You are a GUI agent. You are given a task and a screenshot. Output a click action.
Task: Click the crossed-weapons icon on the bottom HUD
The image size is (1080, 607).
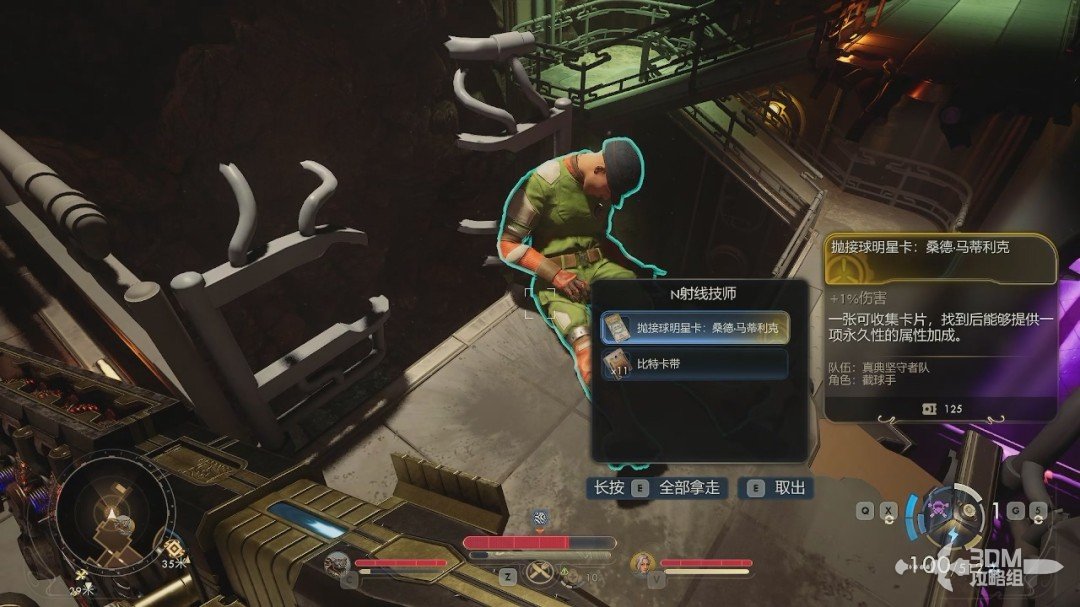pyautogui.click(x=541, y=573)
